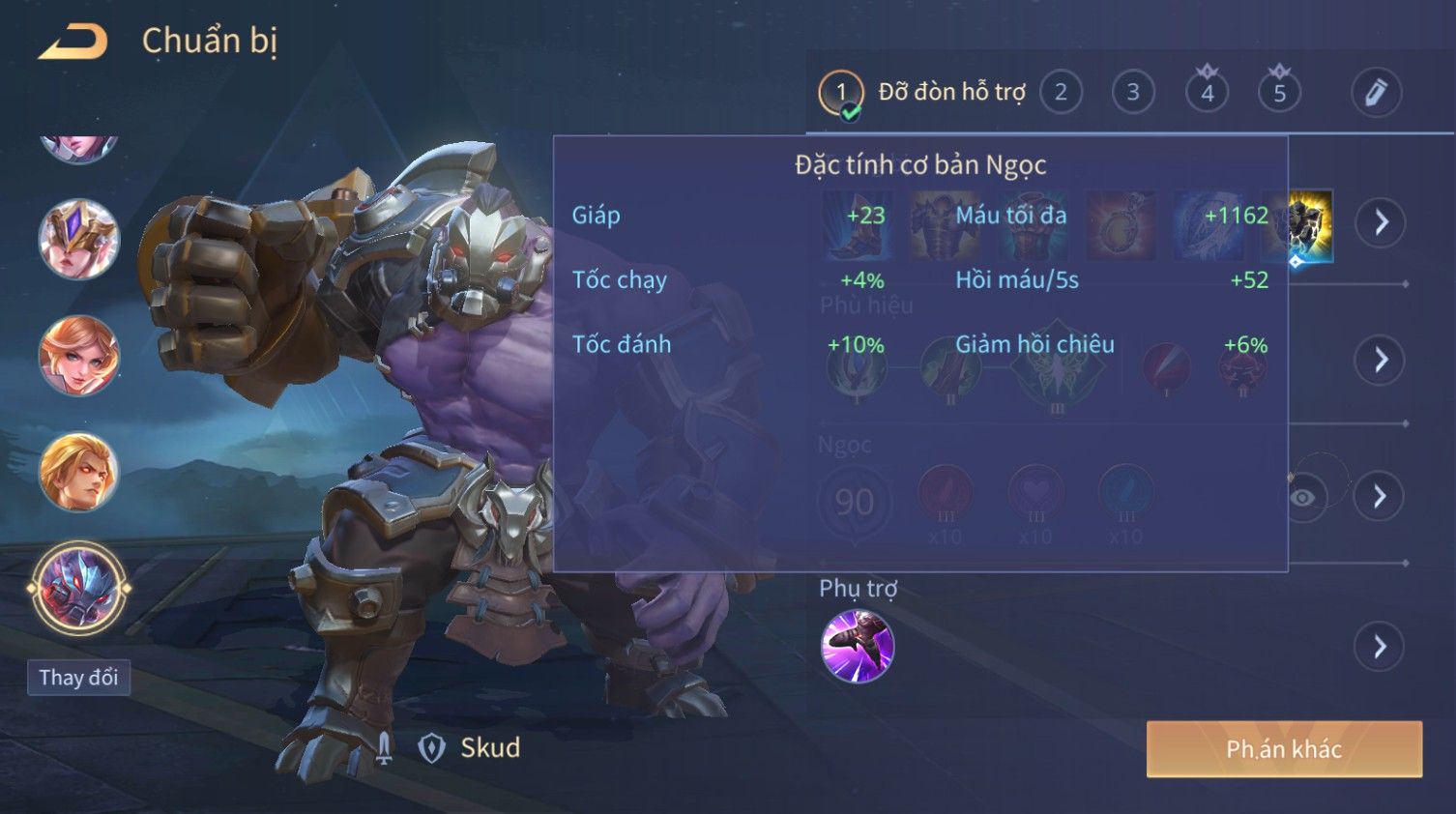
Task: Click the Phản khác button
Action: coord(1284,749)
